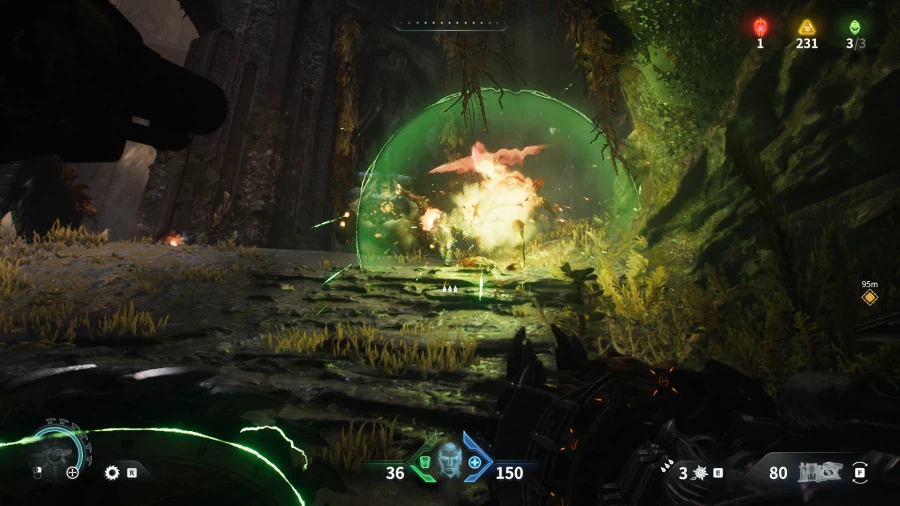900x506 pixels.
Task: Click the blue health cross icon
Action: pyautogui.click(x=475, y=463)
